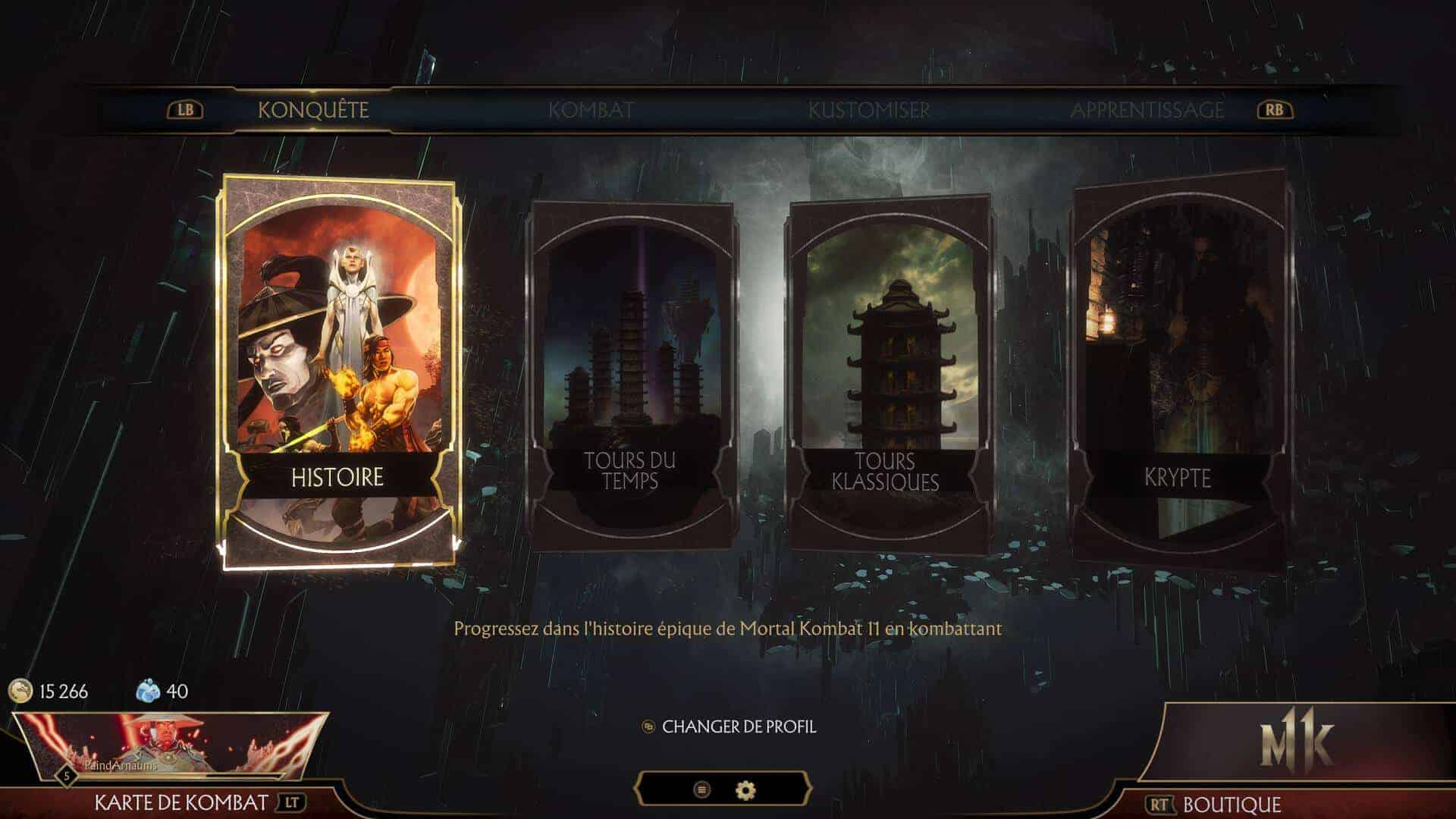
Task: Click Changer de Profil
Action: 739,726
